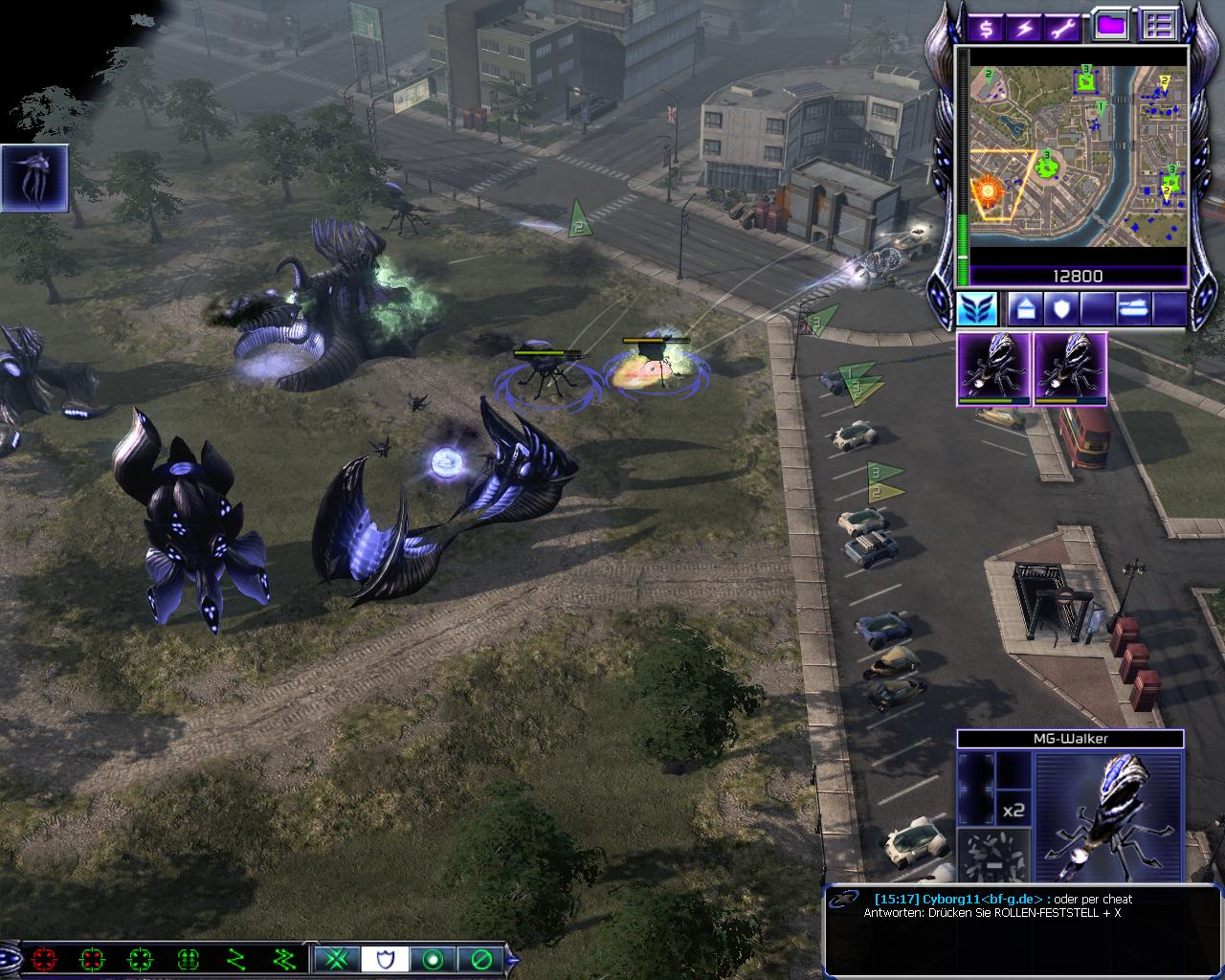
Task: Toggle the lightning bolt power mode
Action: click(1025, 27)
